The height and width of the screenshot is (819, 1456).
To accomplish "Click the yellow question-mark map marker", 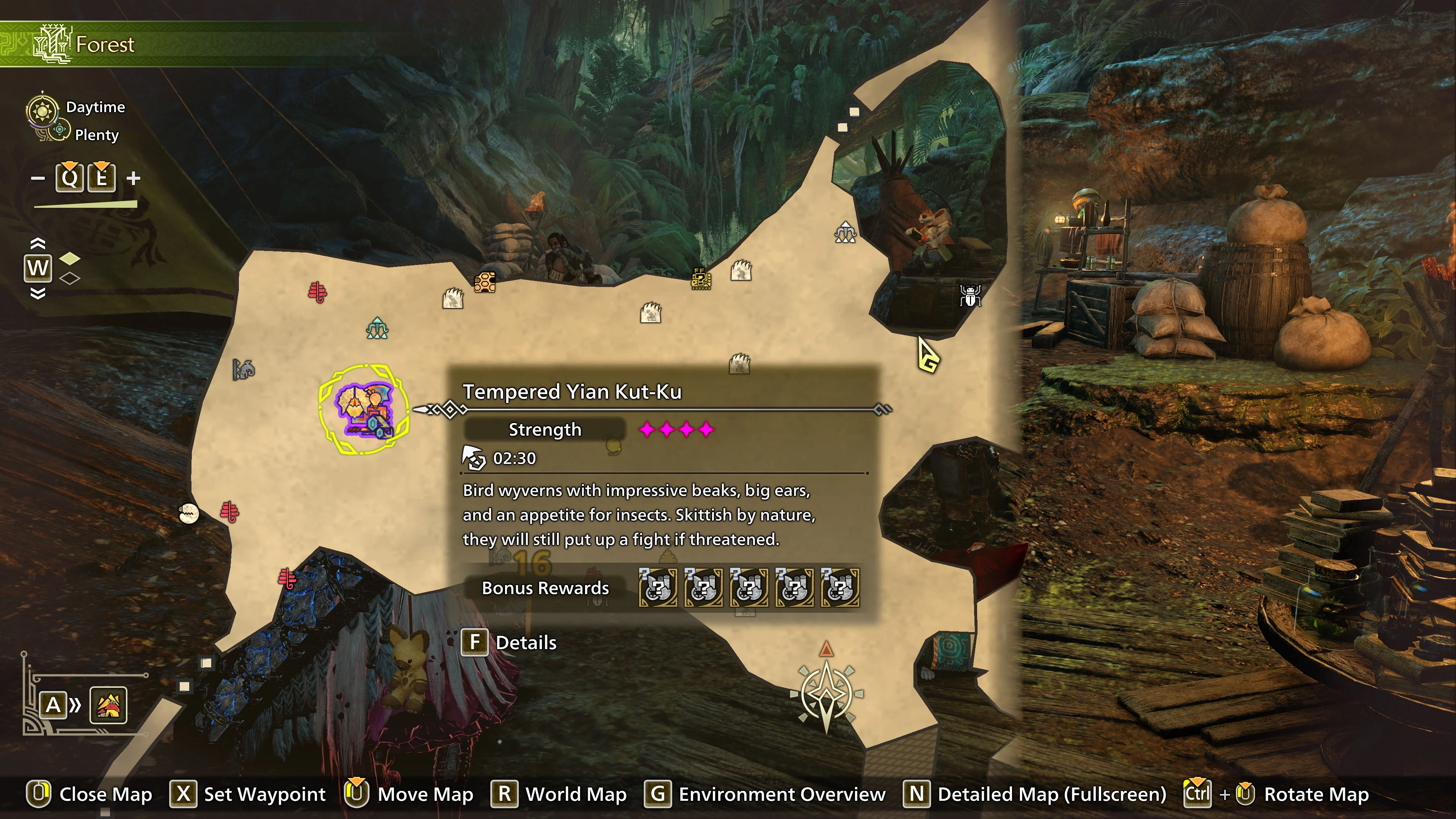I will pos(701,279).
